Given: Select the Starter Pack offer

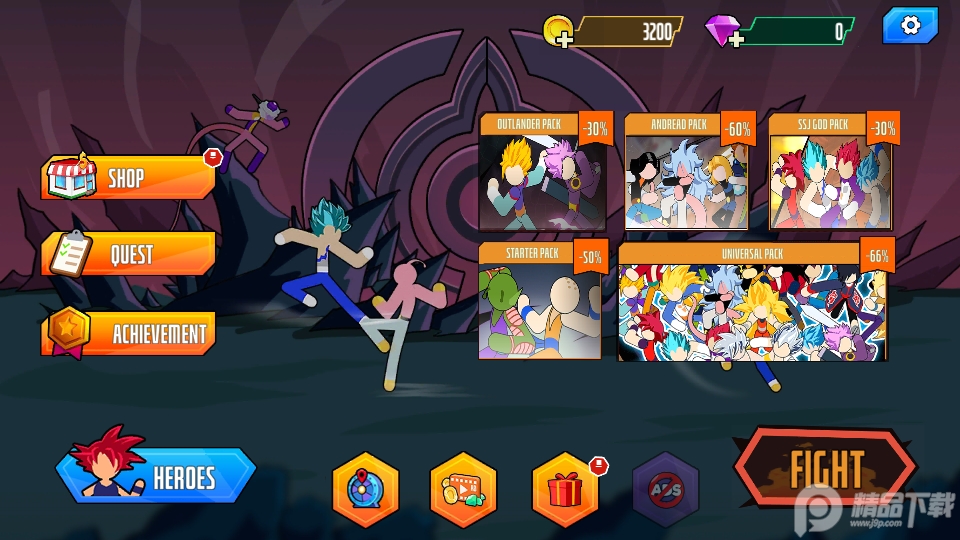Looking at the screenshot, I should (541, 301).
